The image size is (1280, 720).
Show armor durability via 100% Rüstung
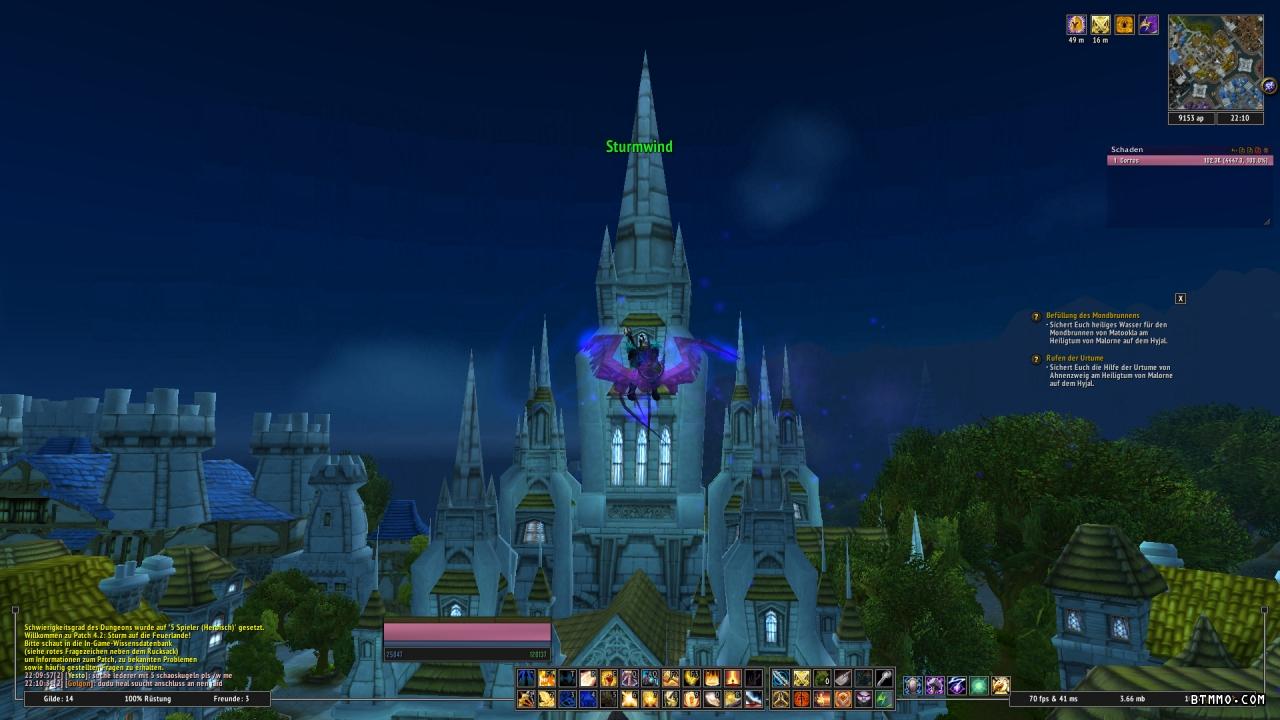coord(147,698)
